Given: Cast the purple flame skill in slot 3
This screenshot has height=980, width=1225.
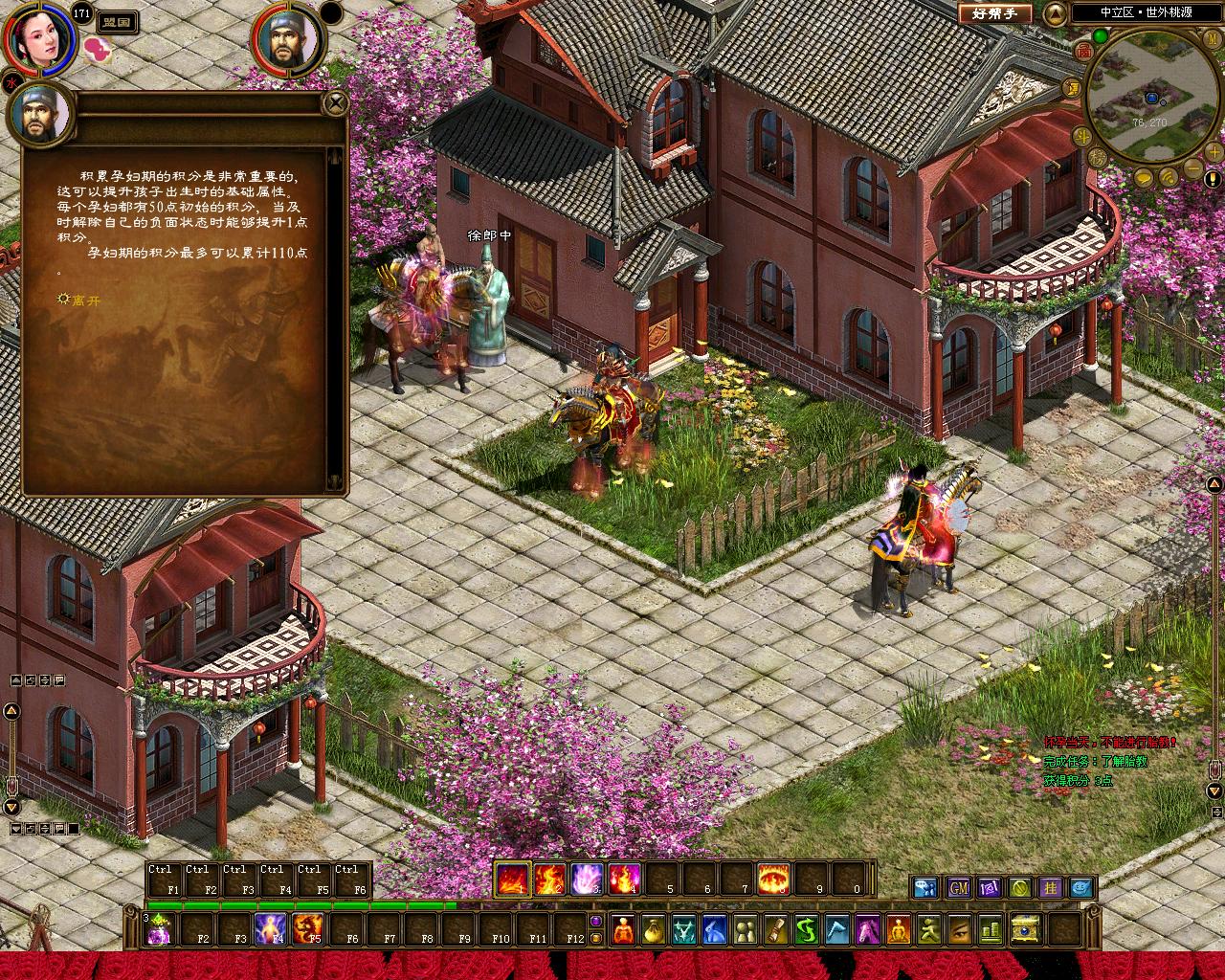Looking at the screenshot, I should 587,878.
